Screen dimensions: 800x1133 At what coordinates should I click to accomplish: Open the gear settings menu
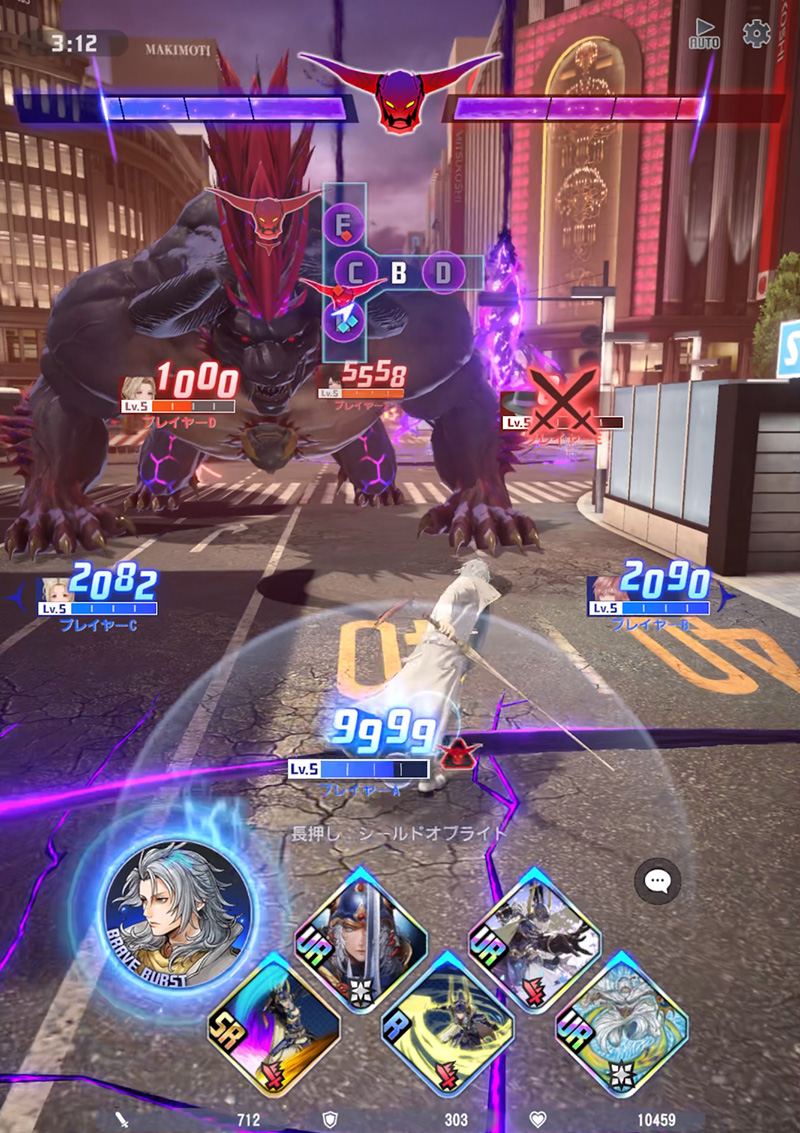coord(756,33)
